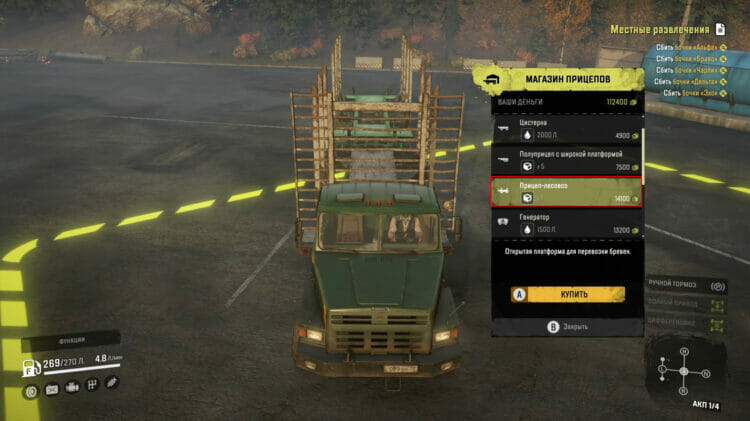Select the Прицеп-лесовоз trailer row
750x421 pixels.
(567, 192)
